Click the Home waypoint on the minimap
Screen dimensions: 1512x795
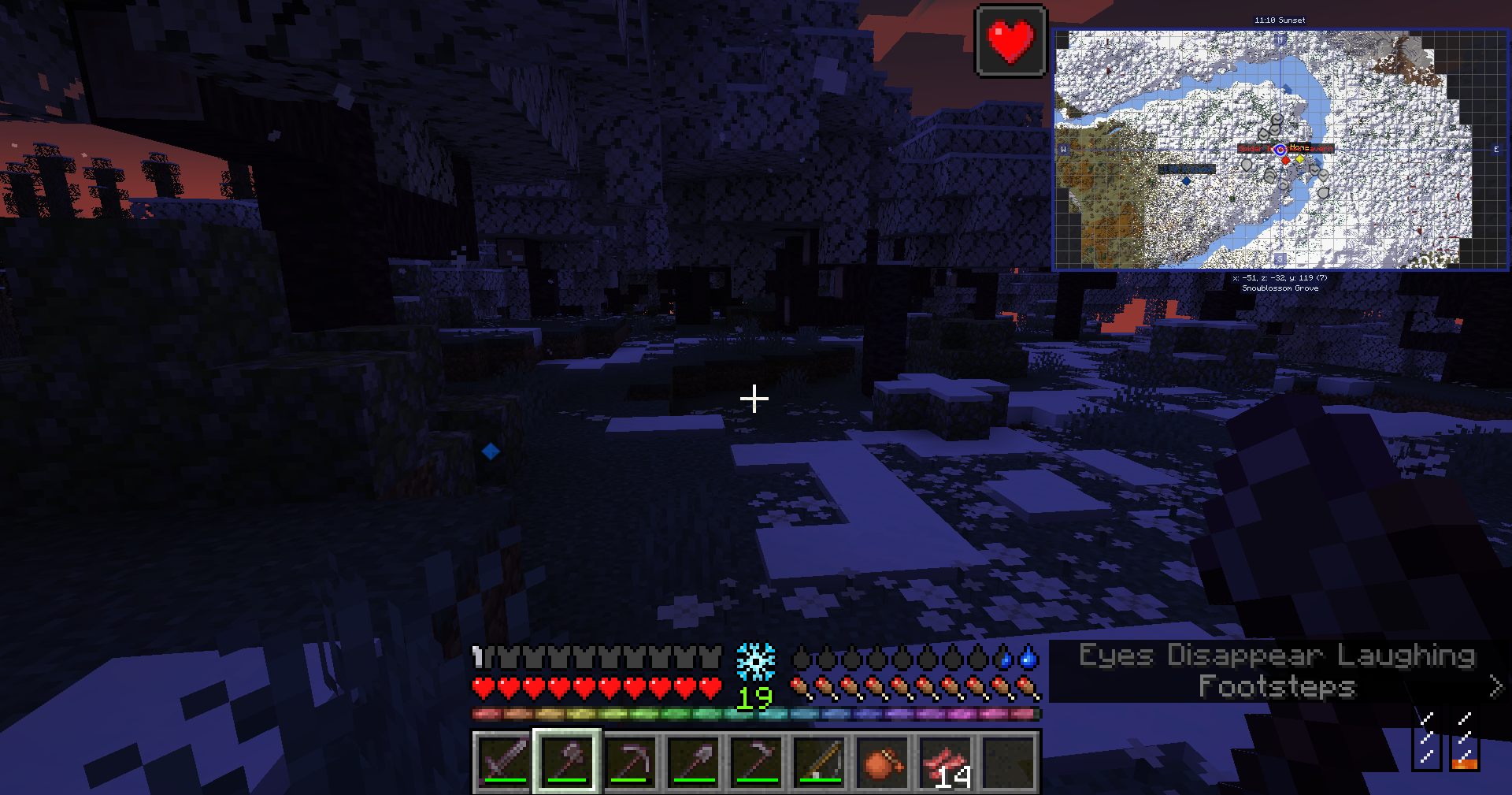[1299, 159]
